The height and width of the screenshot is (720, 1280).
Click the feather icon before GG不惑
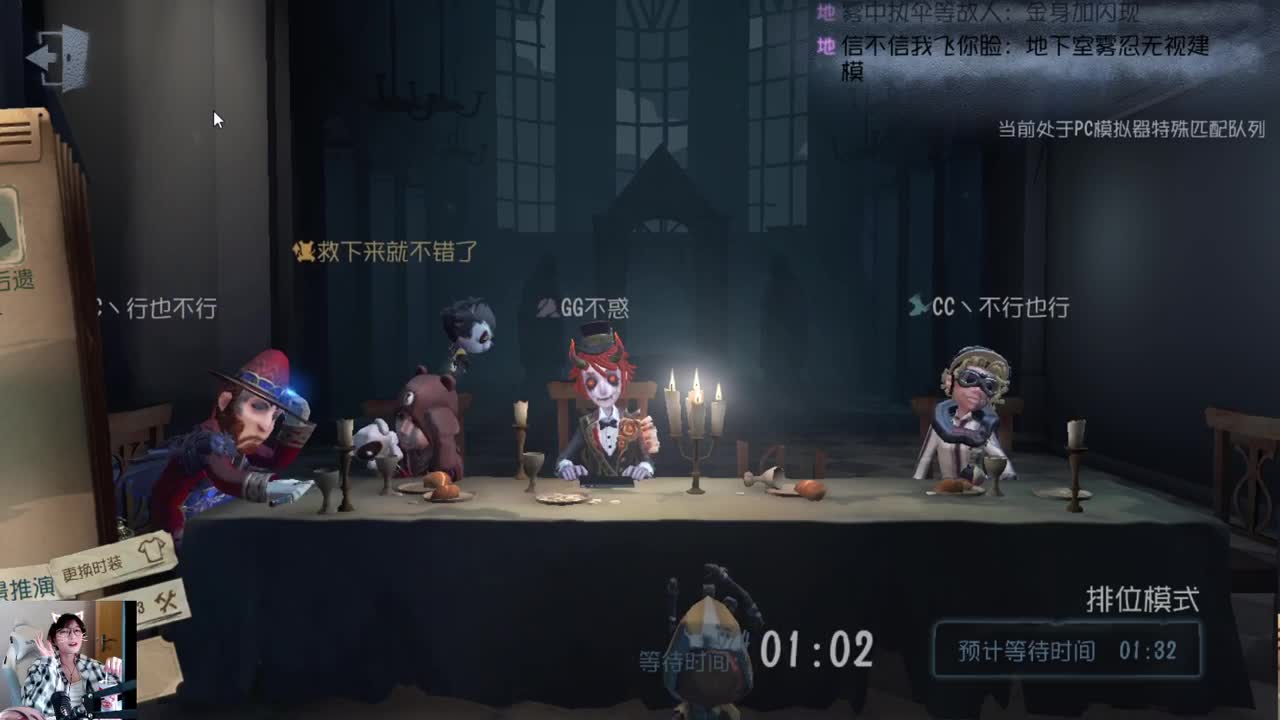(545, 309)
